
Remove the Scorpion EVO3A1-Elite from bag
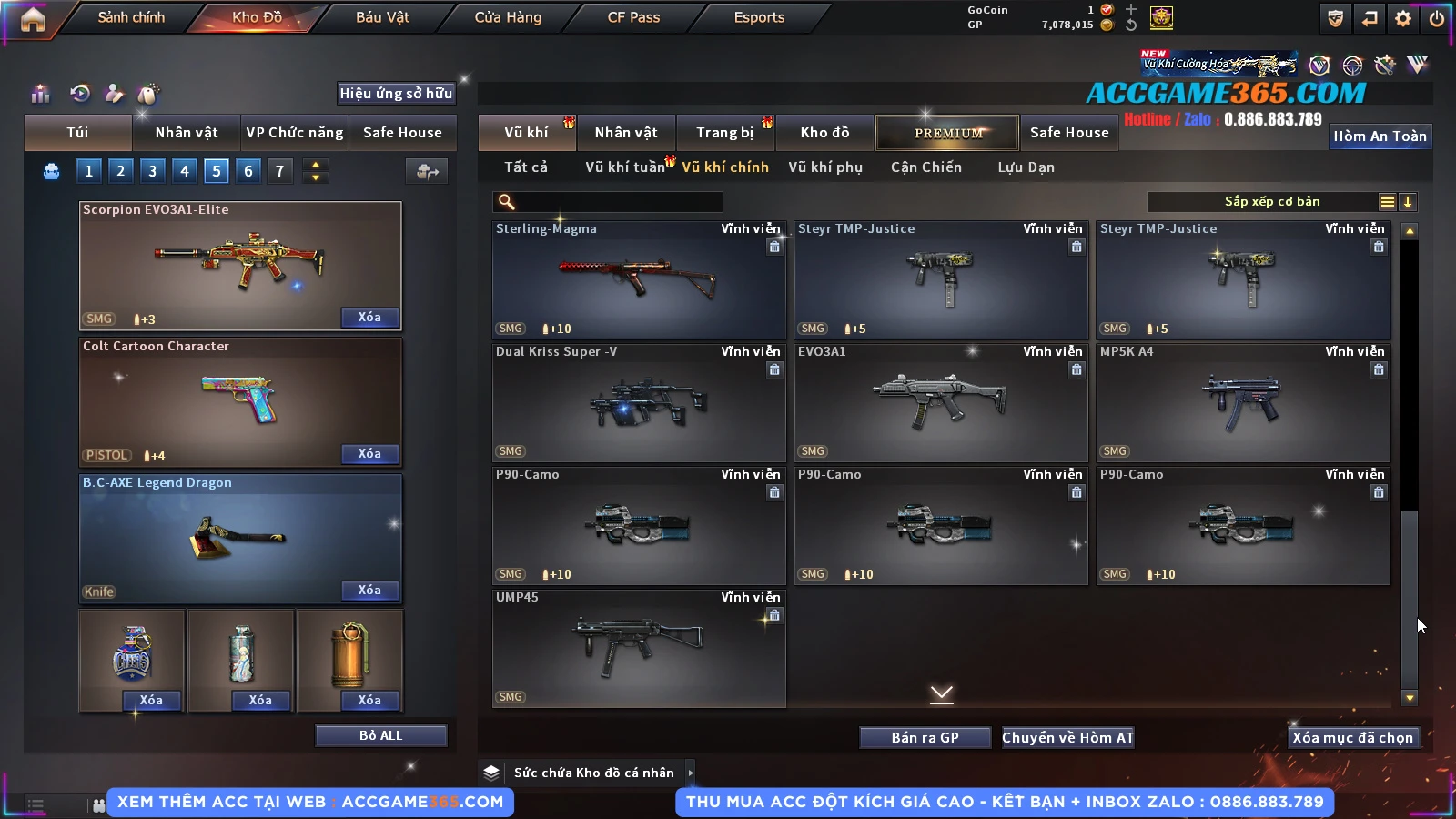pyautogui.click(x=369, y=318)
